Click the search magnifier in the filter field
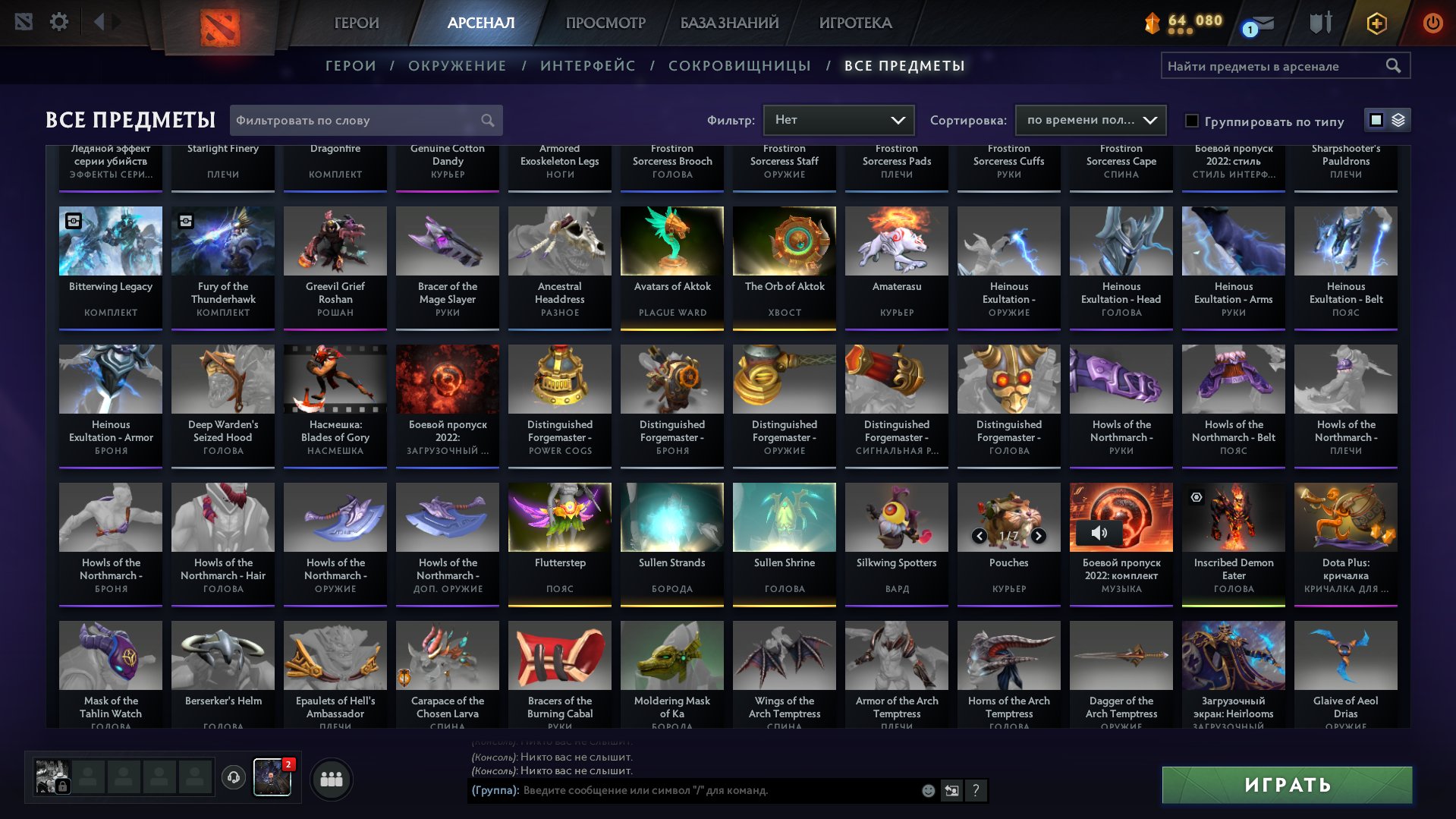The width and height of the screenshot is (1456, 819). click(x=489, y=120)
